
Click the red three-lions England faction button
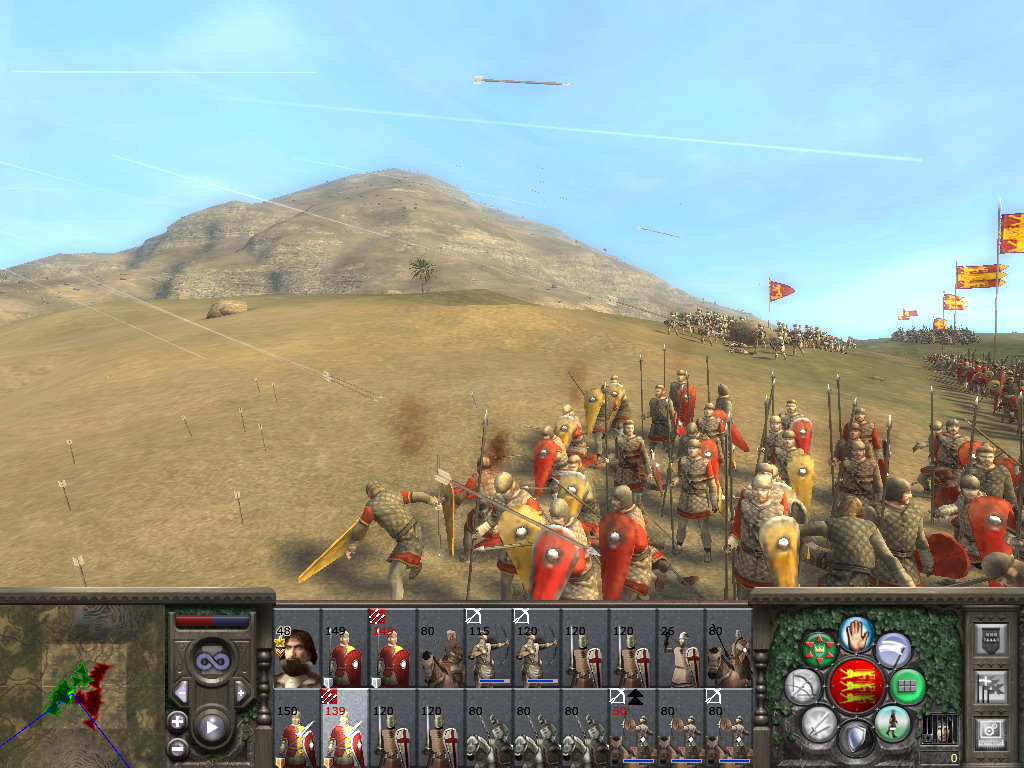click(x=855, y=686)
